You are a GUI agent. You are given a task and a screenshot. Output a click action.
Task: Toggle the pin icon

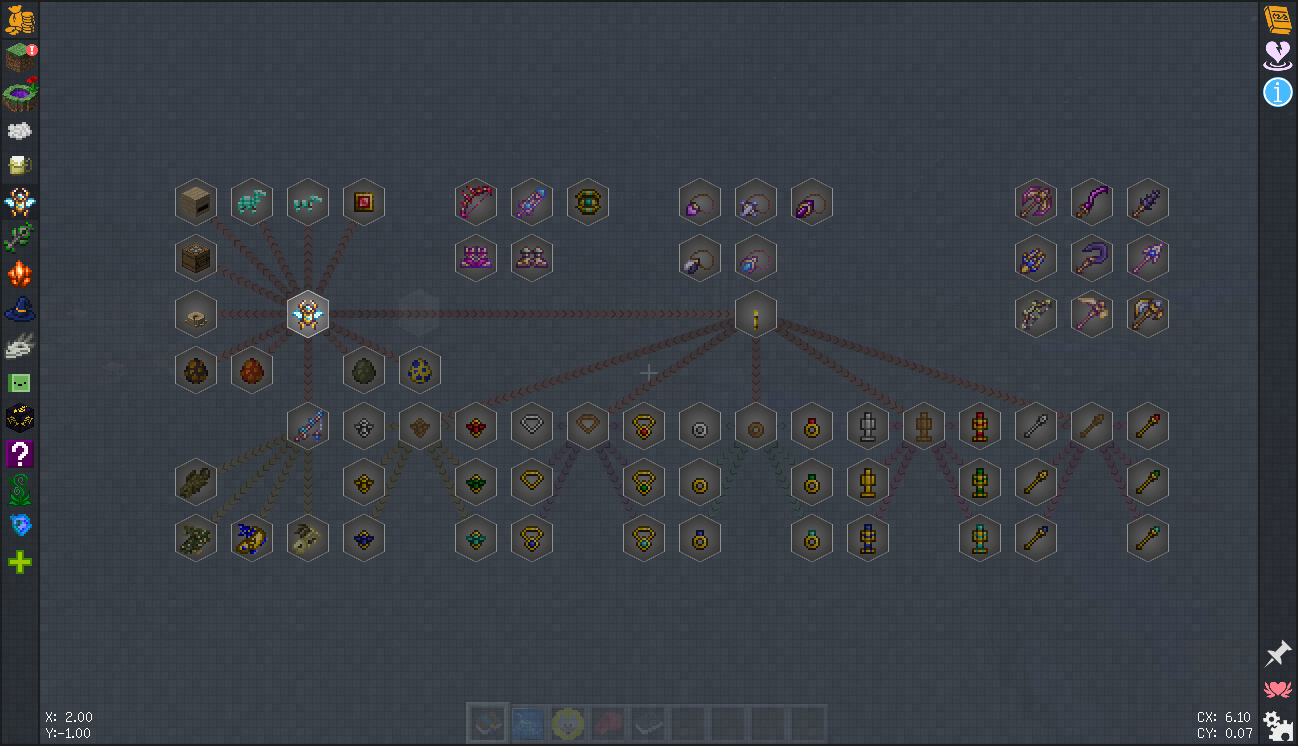(x=1278, y=654)
